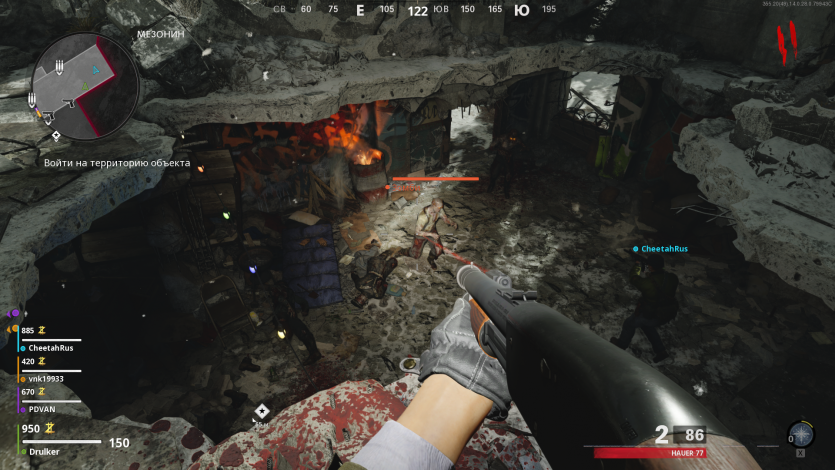Viewport: 835px width, 470px height.
Task: Select squad member CheetahRus in the list
Action: click(x=51, y=347)
